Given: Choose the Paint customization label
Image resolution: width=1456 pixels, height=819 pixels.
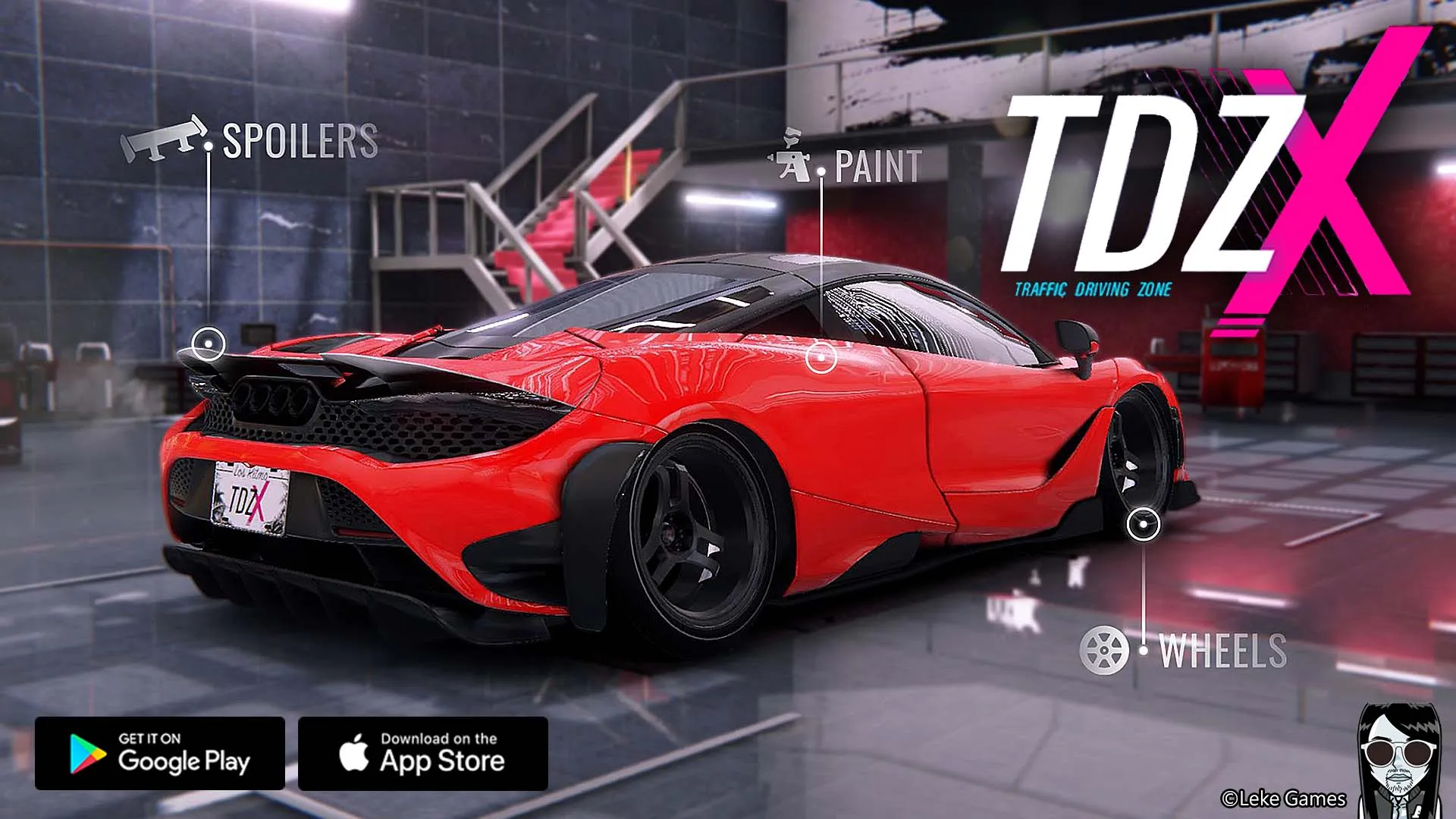Looking at the screenshot, I should click(x=877, y=167).
